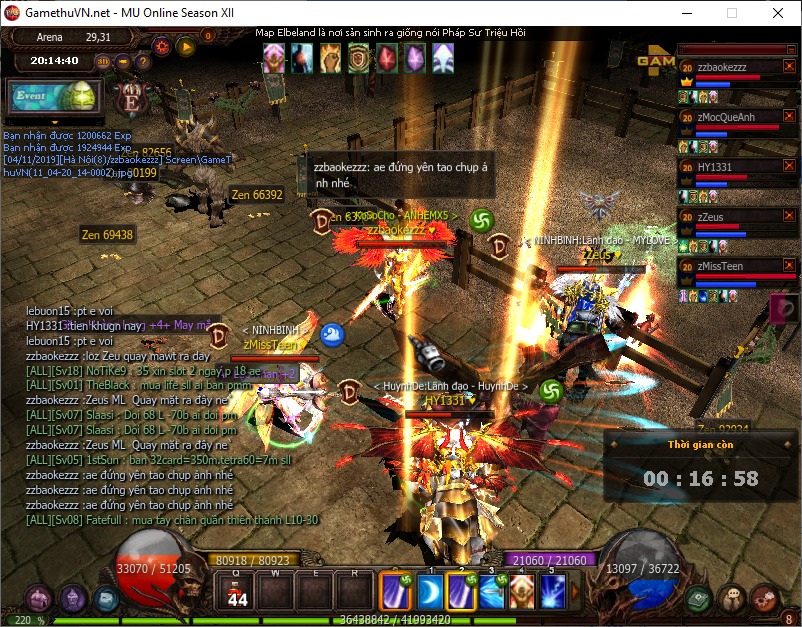Activate the lightning burst skill in slot 5
The image size is (802, 627).
552,592
